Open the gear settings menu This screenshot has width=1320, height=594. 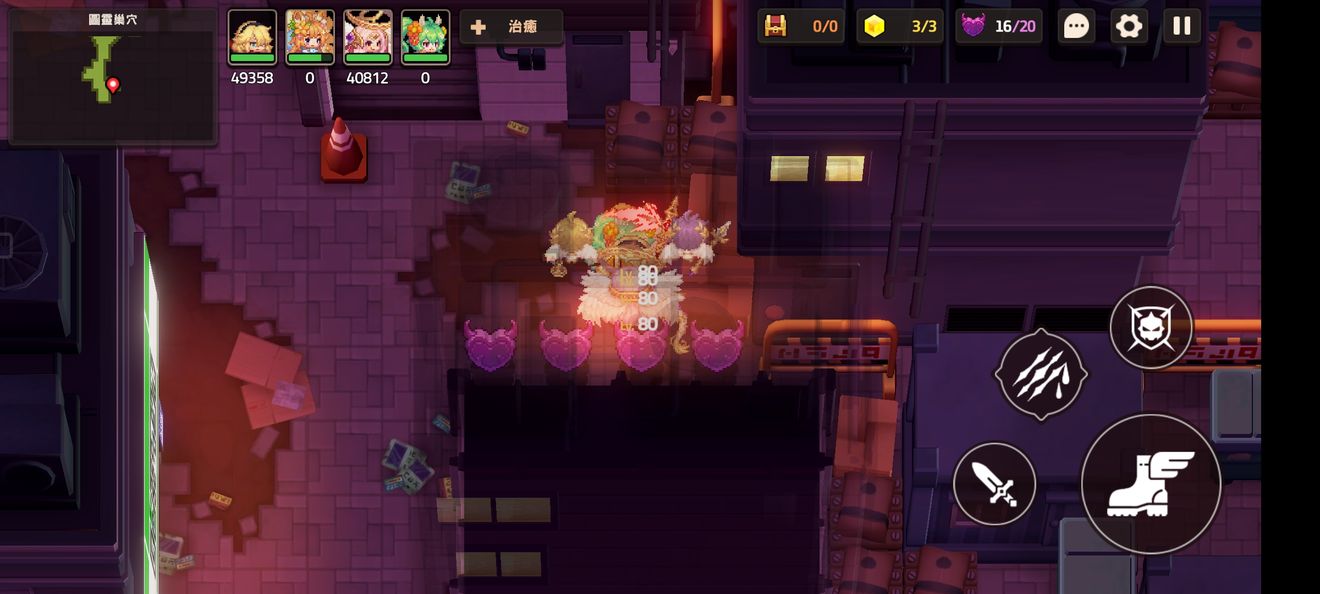pyautogui.click(x=1129, y=26)
